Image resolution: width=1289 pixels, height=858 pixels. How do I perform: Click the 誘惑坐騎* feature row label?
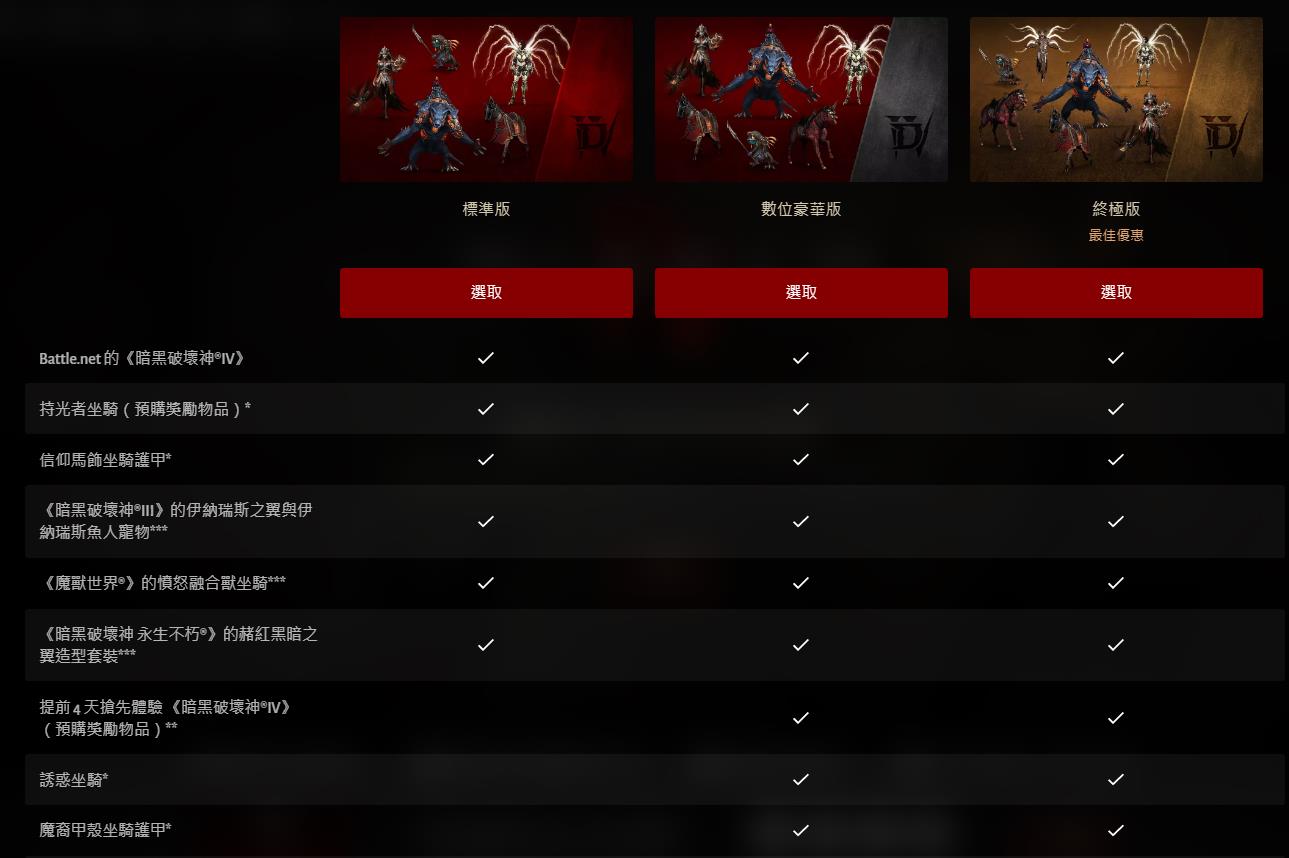pos(72,779)
